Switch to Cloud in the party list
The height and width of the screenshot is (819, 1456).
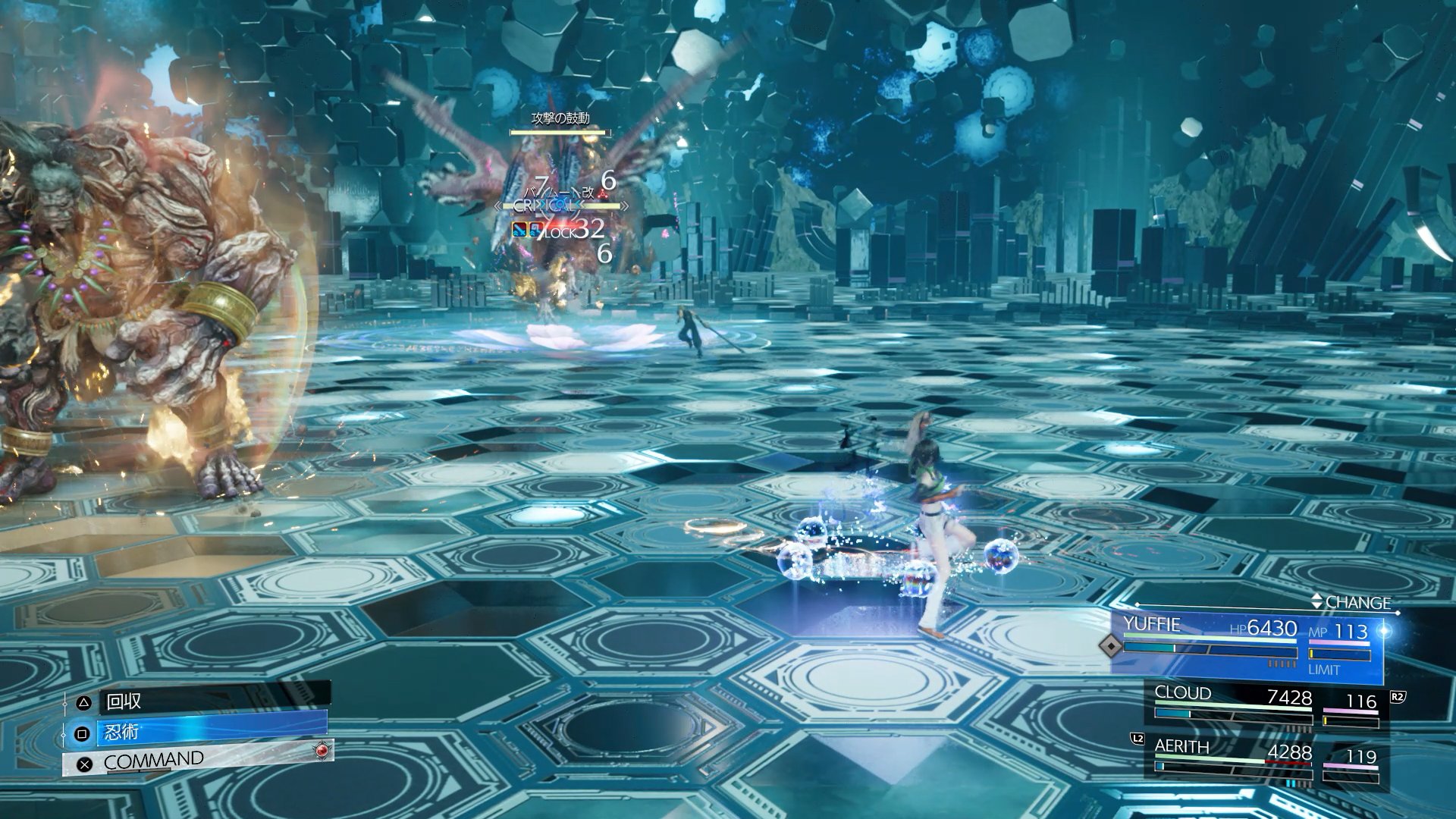1266,707
